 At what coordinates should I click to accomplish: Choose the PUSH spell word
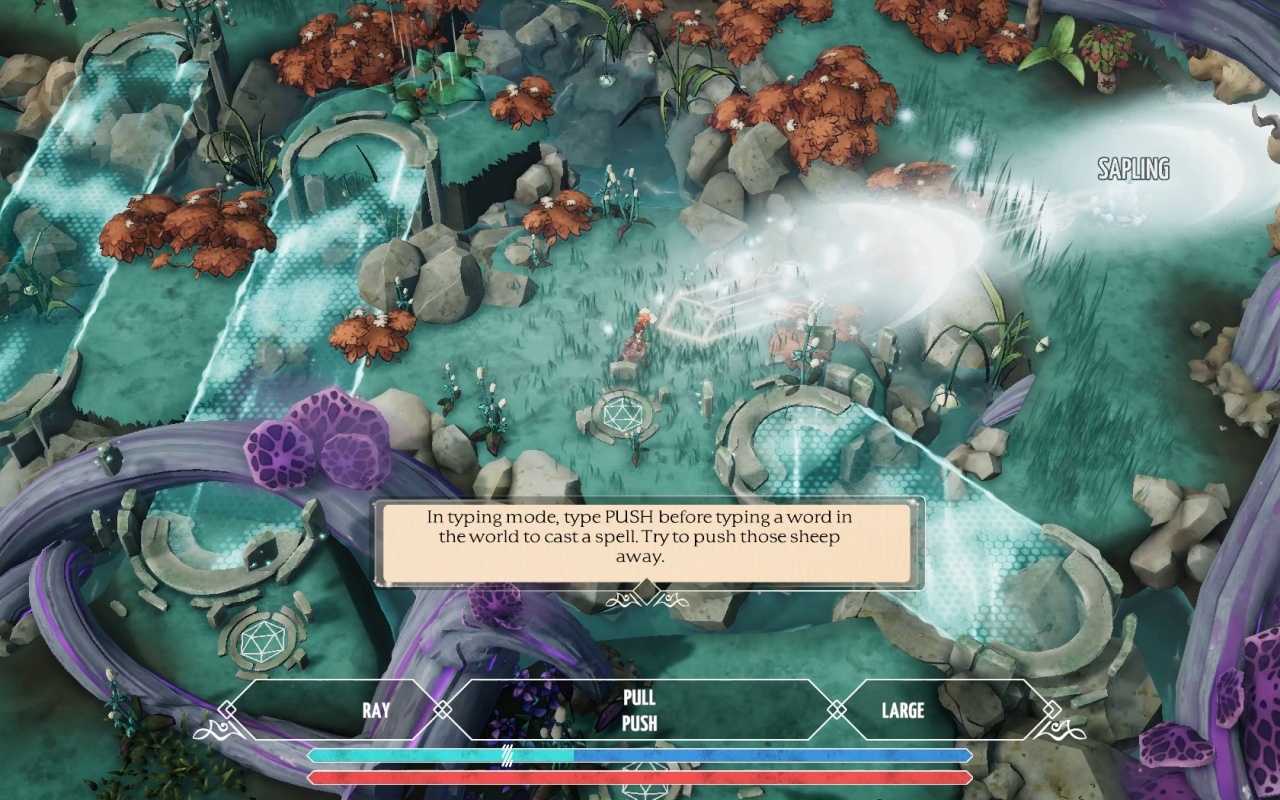(x=640, y=723)
